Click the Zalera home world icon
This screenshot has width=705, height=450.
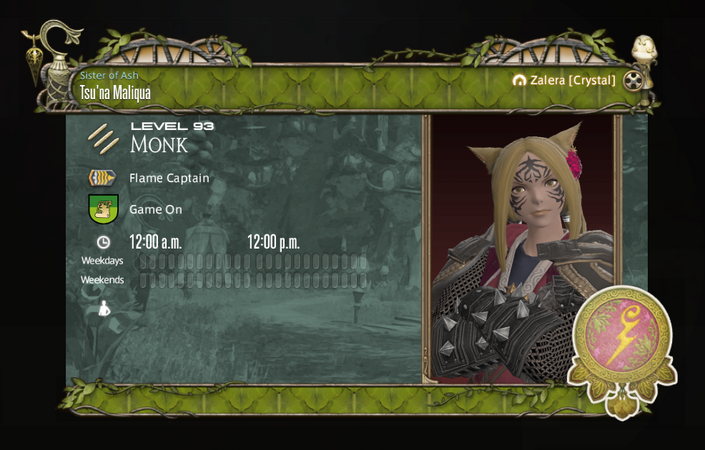(x=519, y=80)
